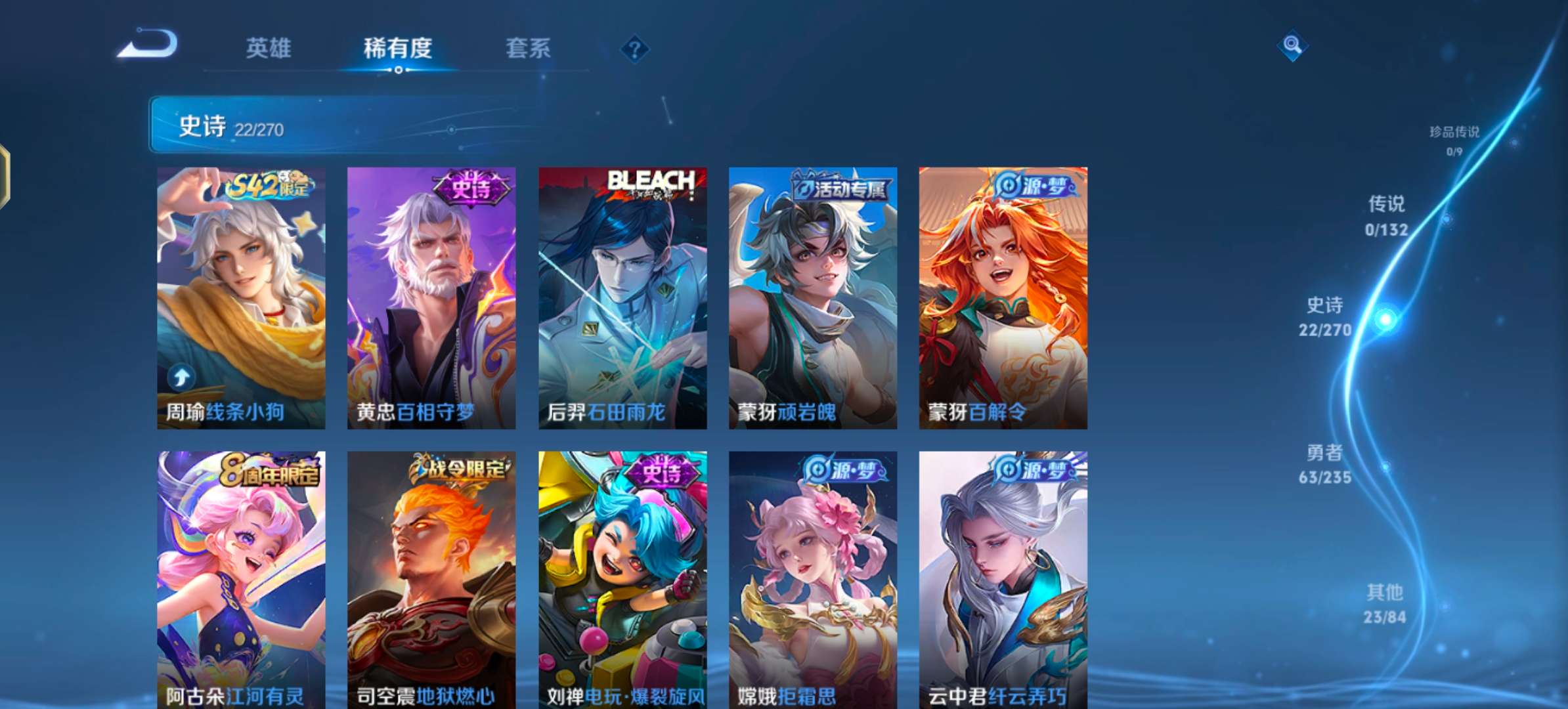The width and height of the screenshot is (1568, 709).
Task: Switch to the 英雄 tab
Action: [269, 48]
